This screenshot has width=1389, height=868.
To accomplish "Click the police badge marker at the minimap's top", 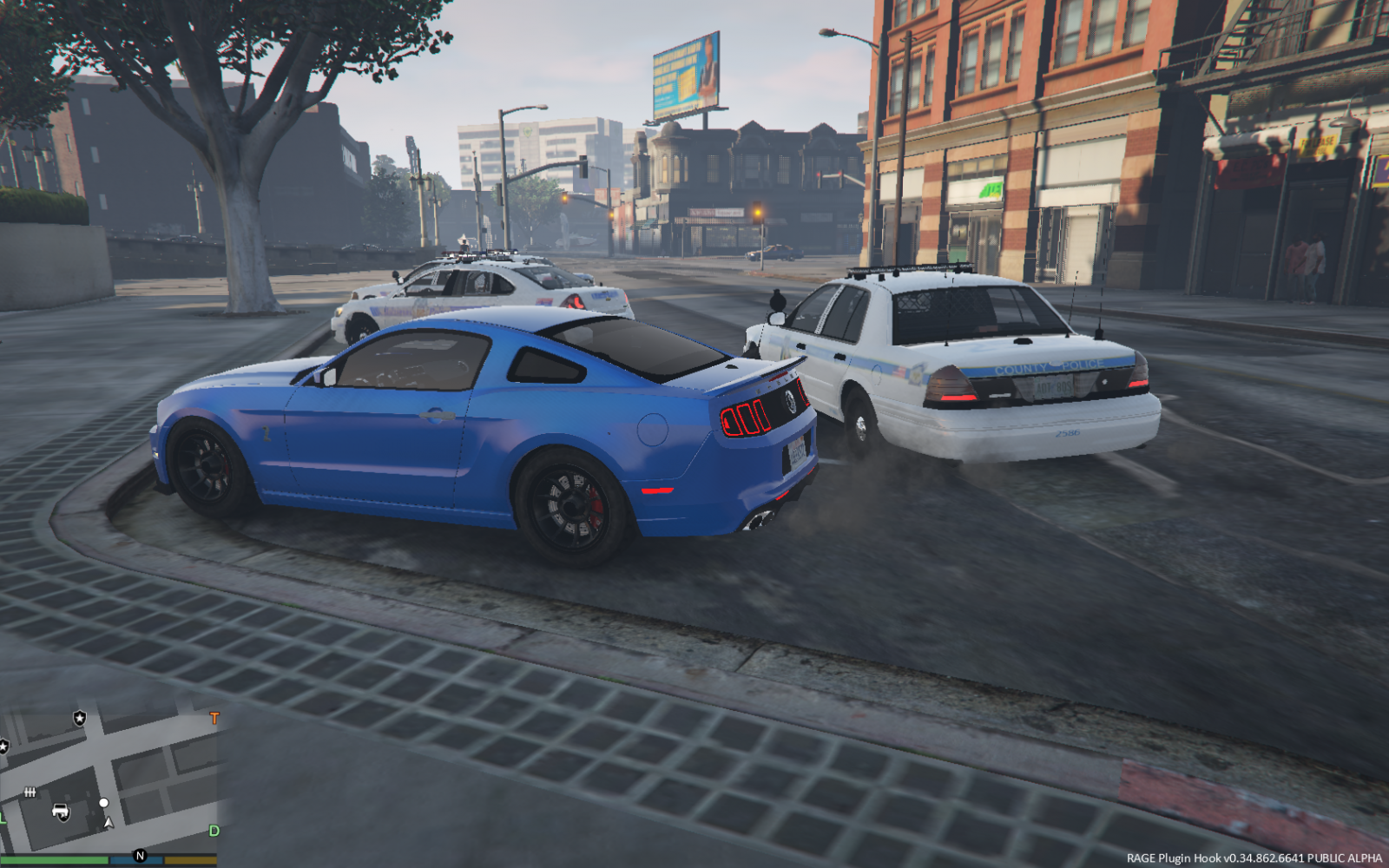I will pyautogui.click(x=80, y=718).
